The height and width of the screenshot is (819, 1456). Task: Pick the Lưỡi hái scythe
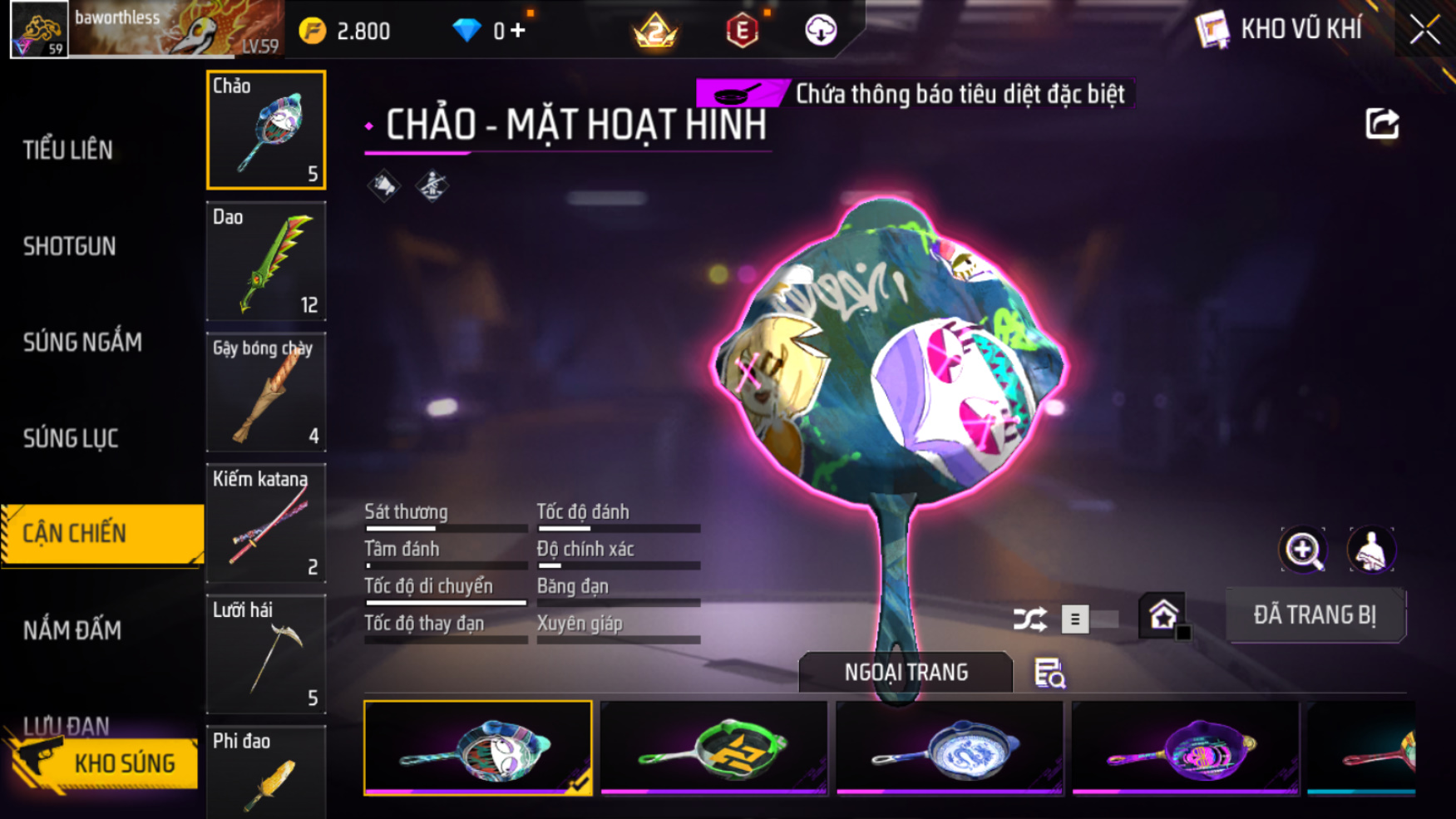tap(266, 654)
